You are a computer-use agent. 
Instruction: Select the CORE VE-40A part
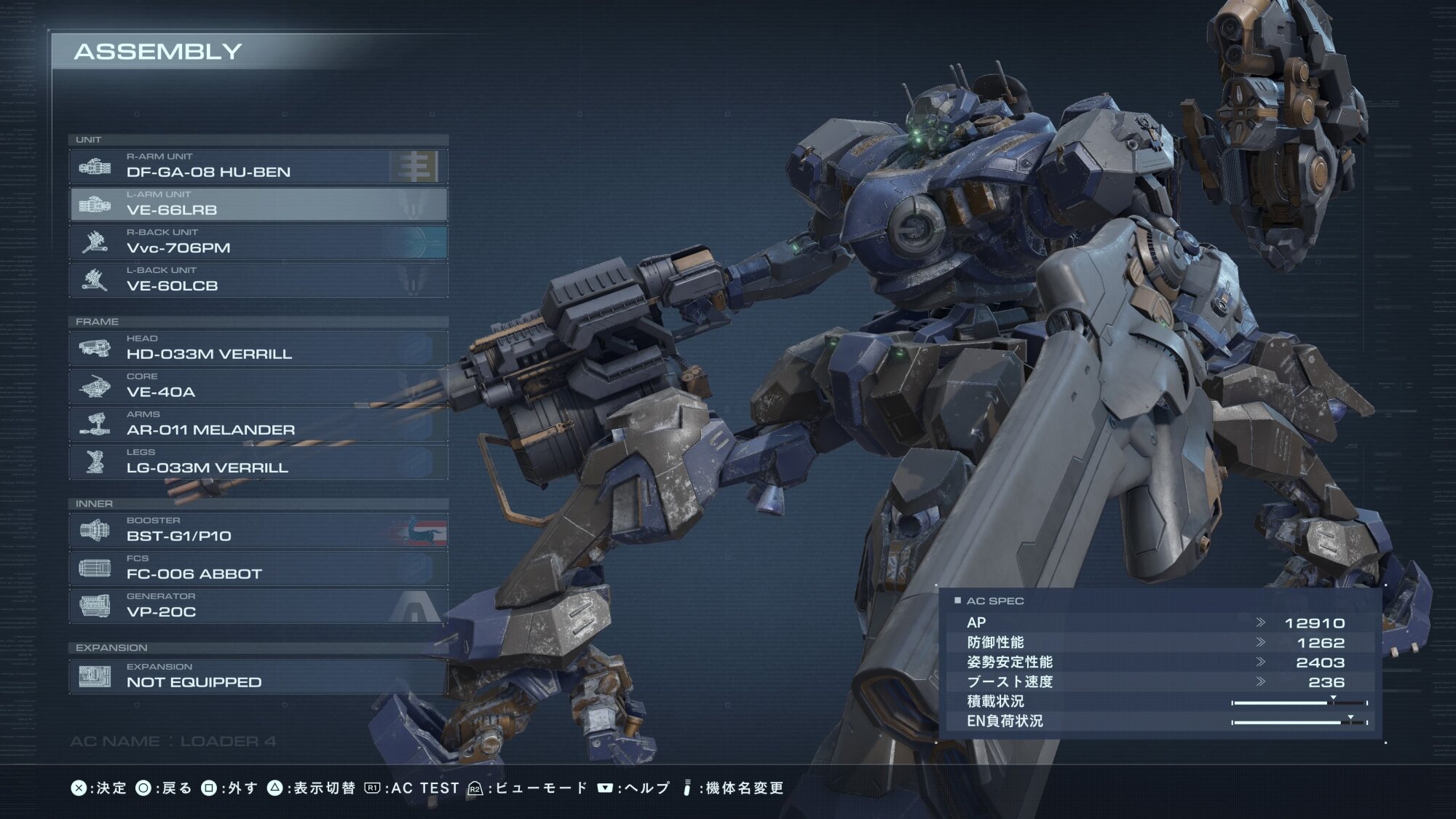coord(258,386)
